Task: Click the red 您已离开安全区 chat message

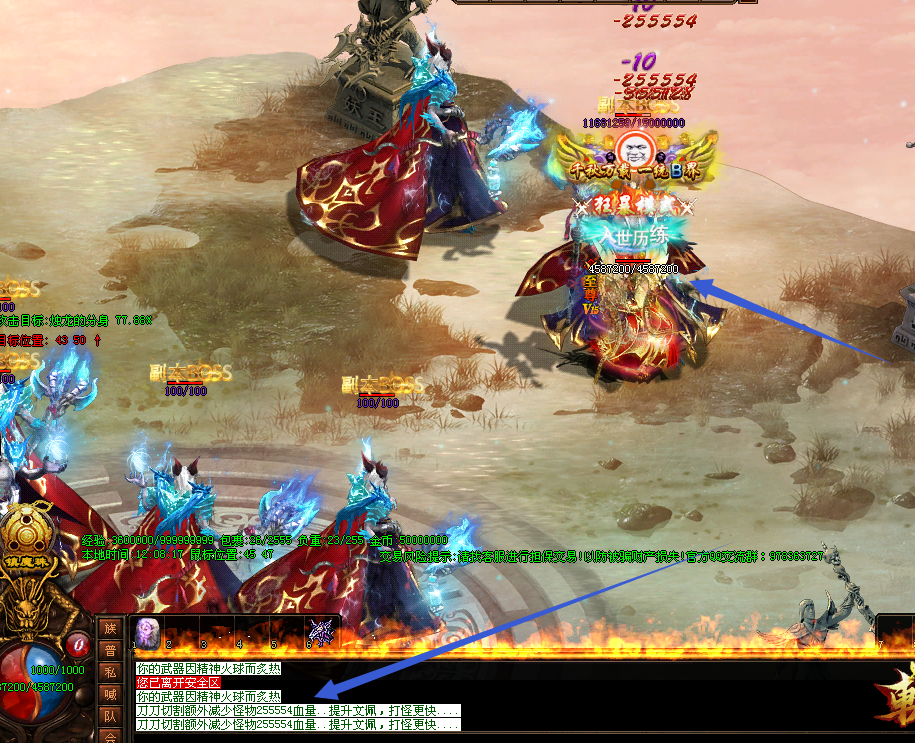Action: tap(178, 682)
